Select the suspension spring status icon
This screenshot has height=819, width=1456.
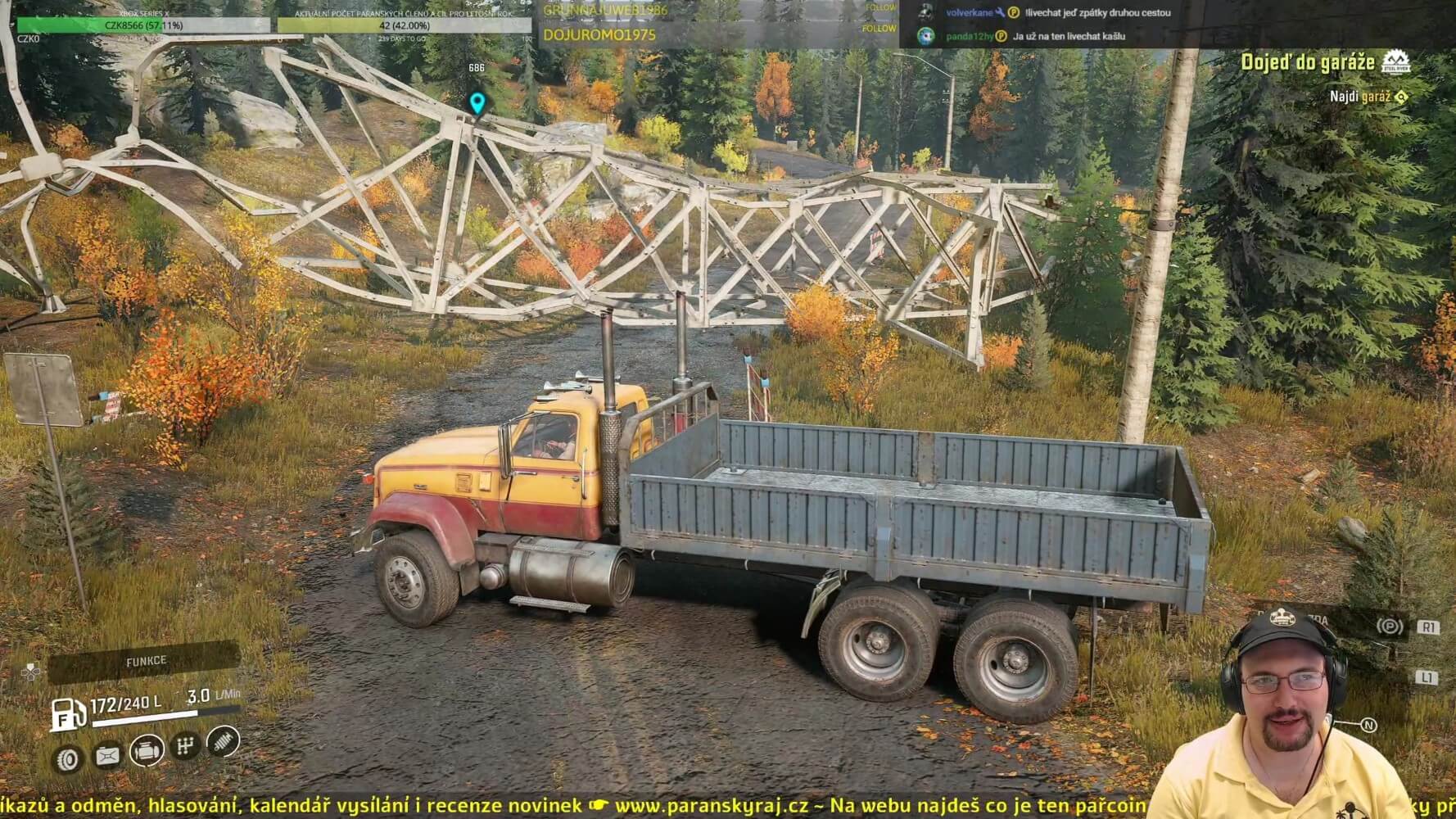pos(224,741)
